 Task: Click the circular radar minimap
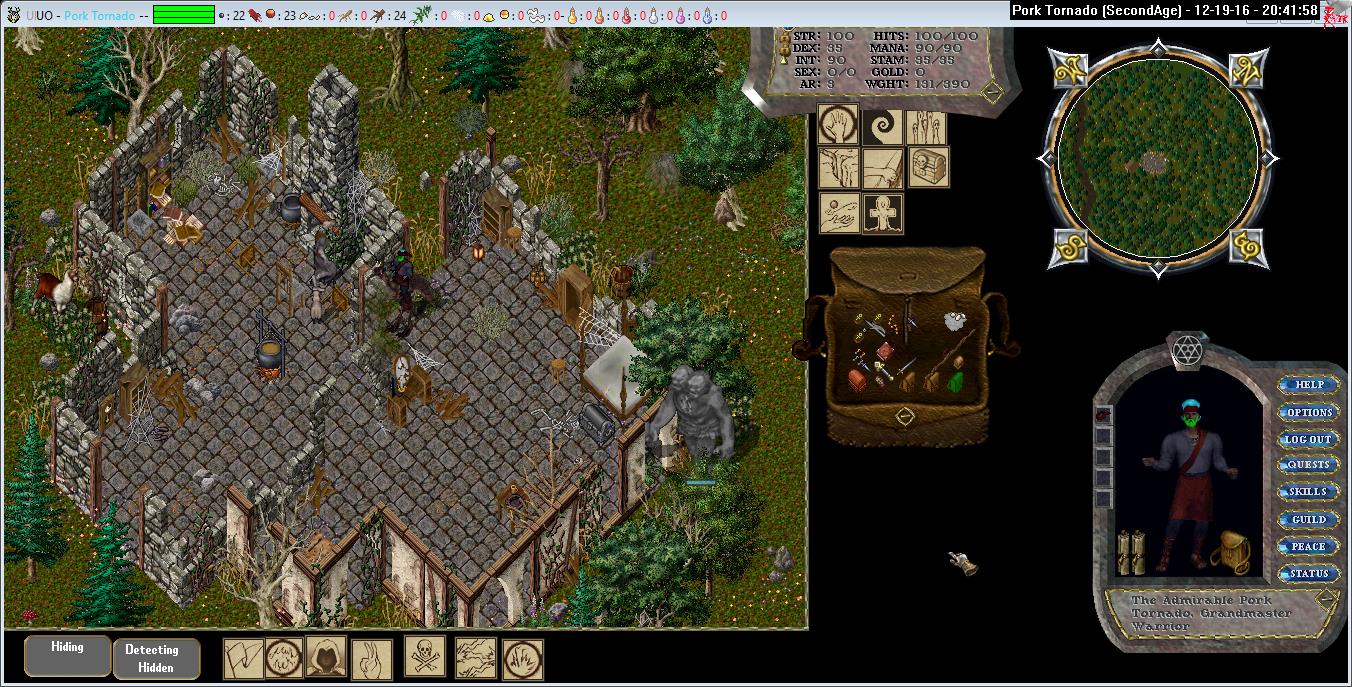[1158, 158]
